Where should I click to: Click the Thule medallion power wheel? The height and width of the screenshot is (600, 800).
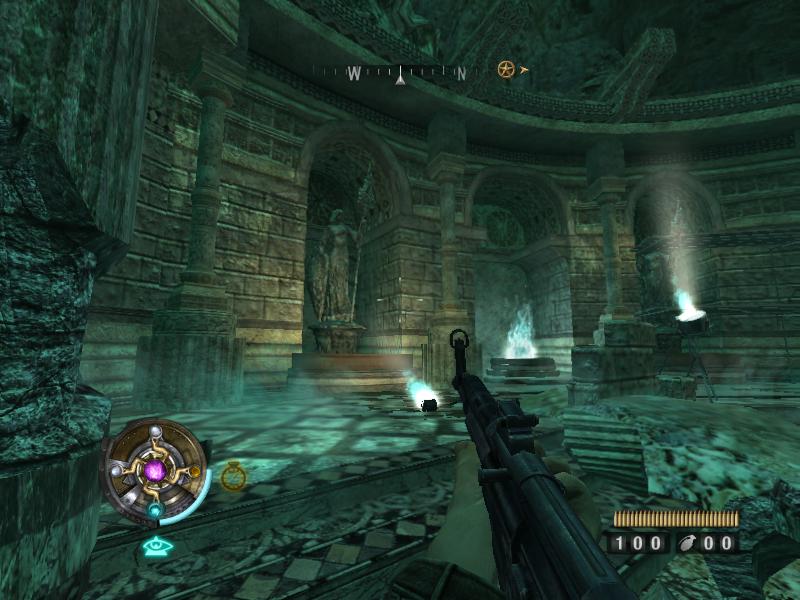(x=155, y=470)
